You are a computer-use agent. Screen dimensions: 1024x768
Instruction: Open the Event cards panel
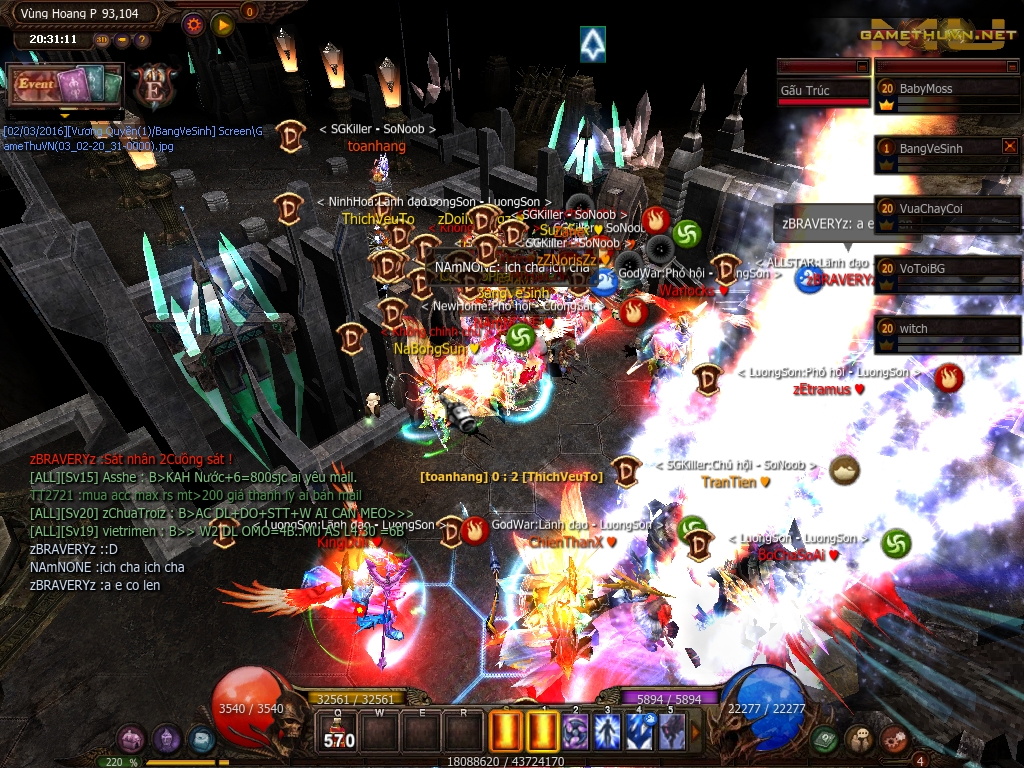coord(65,85)
